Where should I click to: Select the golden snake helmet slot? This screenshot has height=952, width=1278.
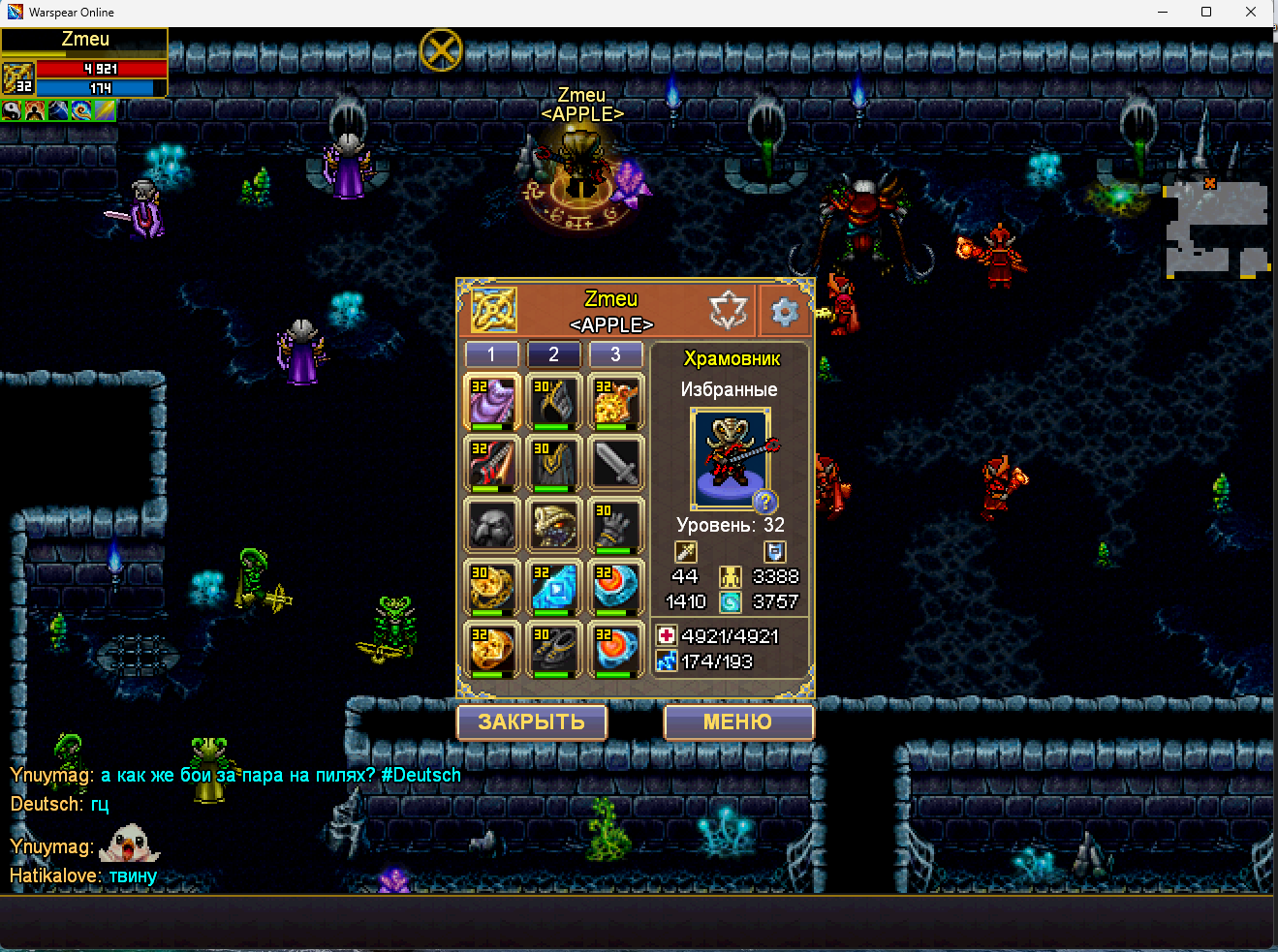554,525
